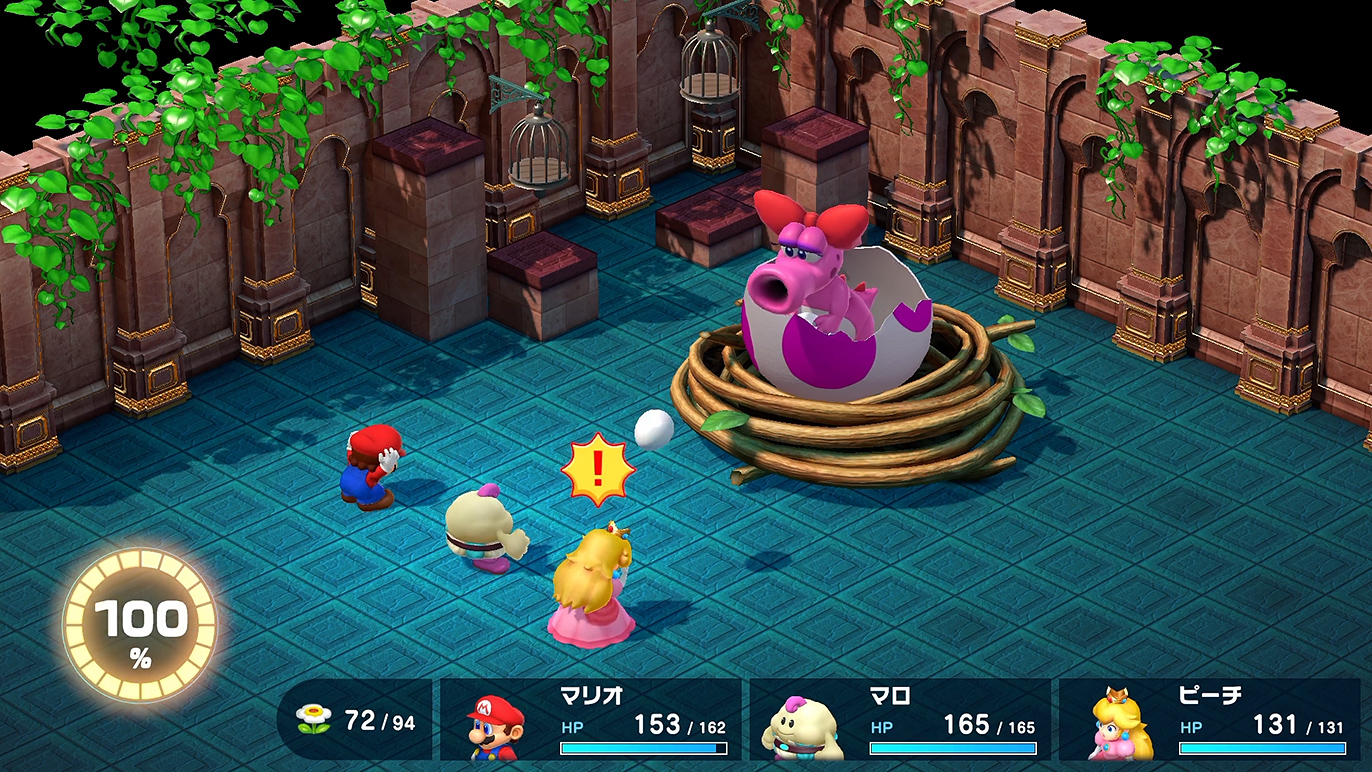The width and height of the screenshot is (1372, 772).
Task: Select Peach's portrait in the party bar
Action: pos(1119,725)
